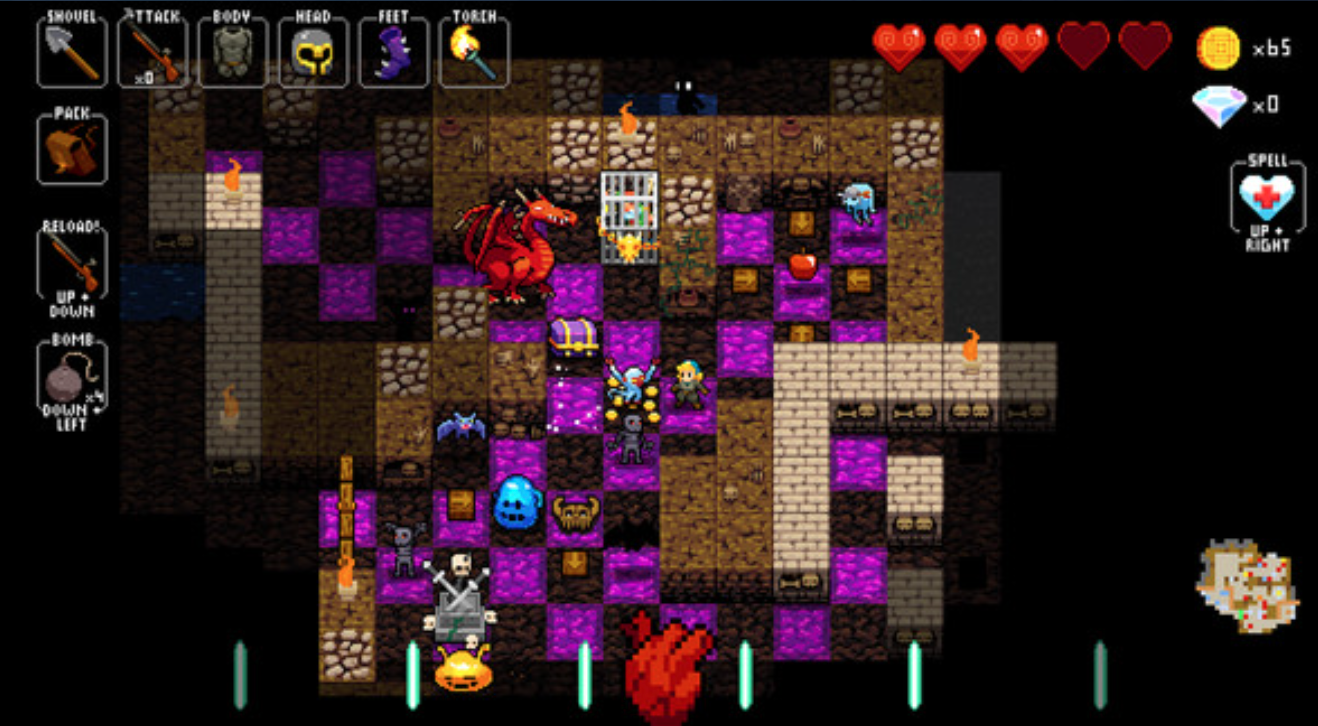Open the Pack backpack slot
The width and height of the screenshot is (1318, 726).
(72, 150)
